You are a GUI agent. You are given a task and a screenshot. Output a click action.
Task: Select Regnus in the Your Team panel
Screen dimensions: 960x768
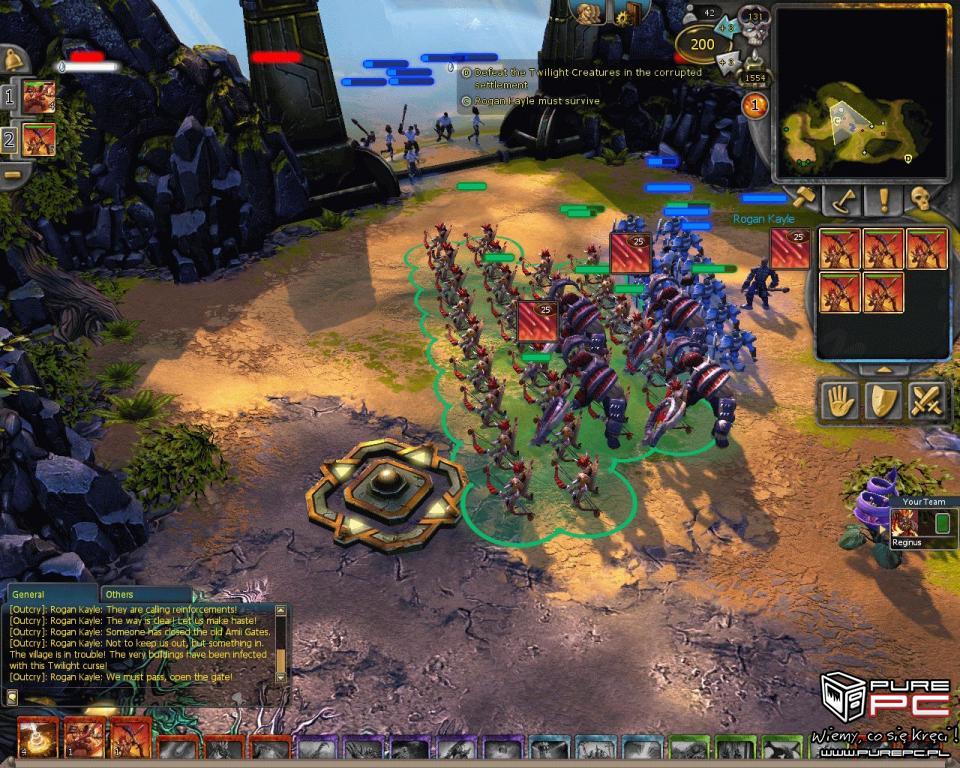[905, 524]
